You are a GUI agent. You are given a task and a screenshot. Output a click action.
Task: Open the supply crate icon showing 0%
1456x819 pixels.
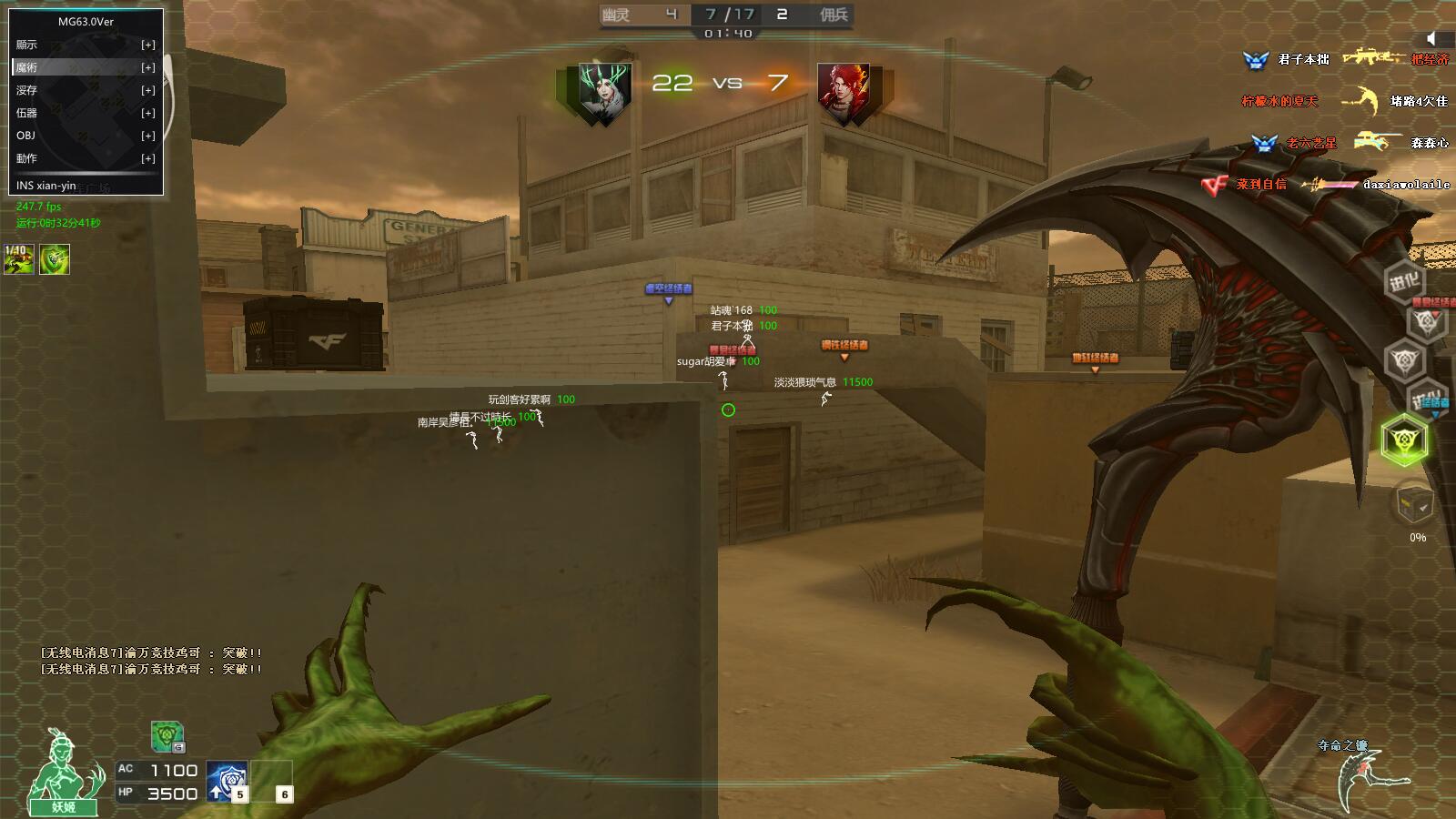[1415, 504]
